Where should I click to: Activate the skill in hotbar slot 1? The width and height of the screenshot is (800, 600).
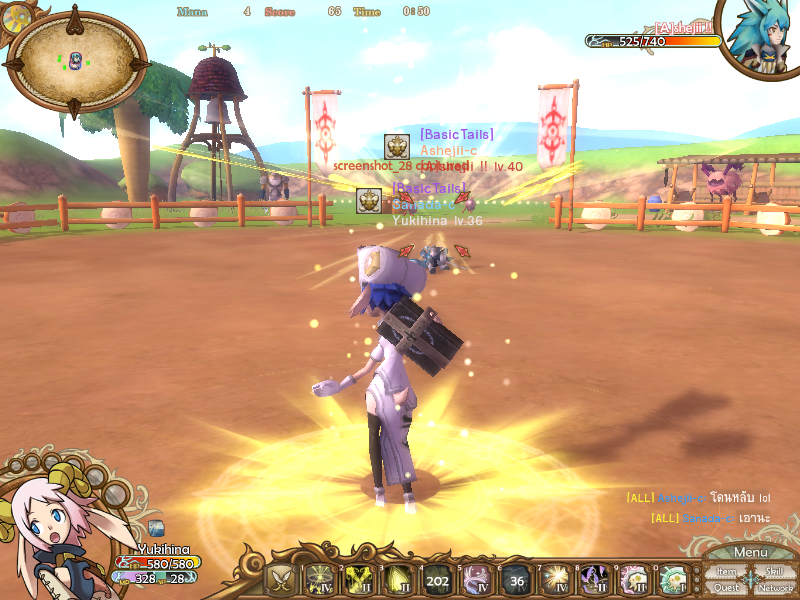319,580
